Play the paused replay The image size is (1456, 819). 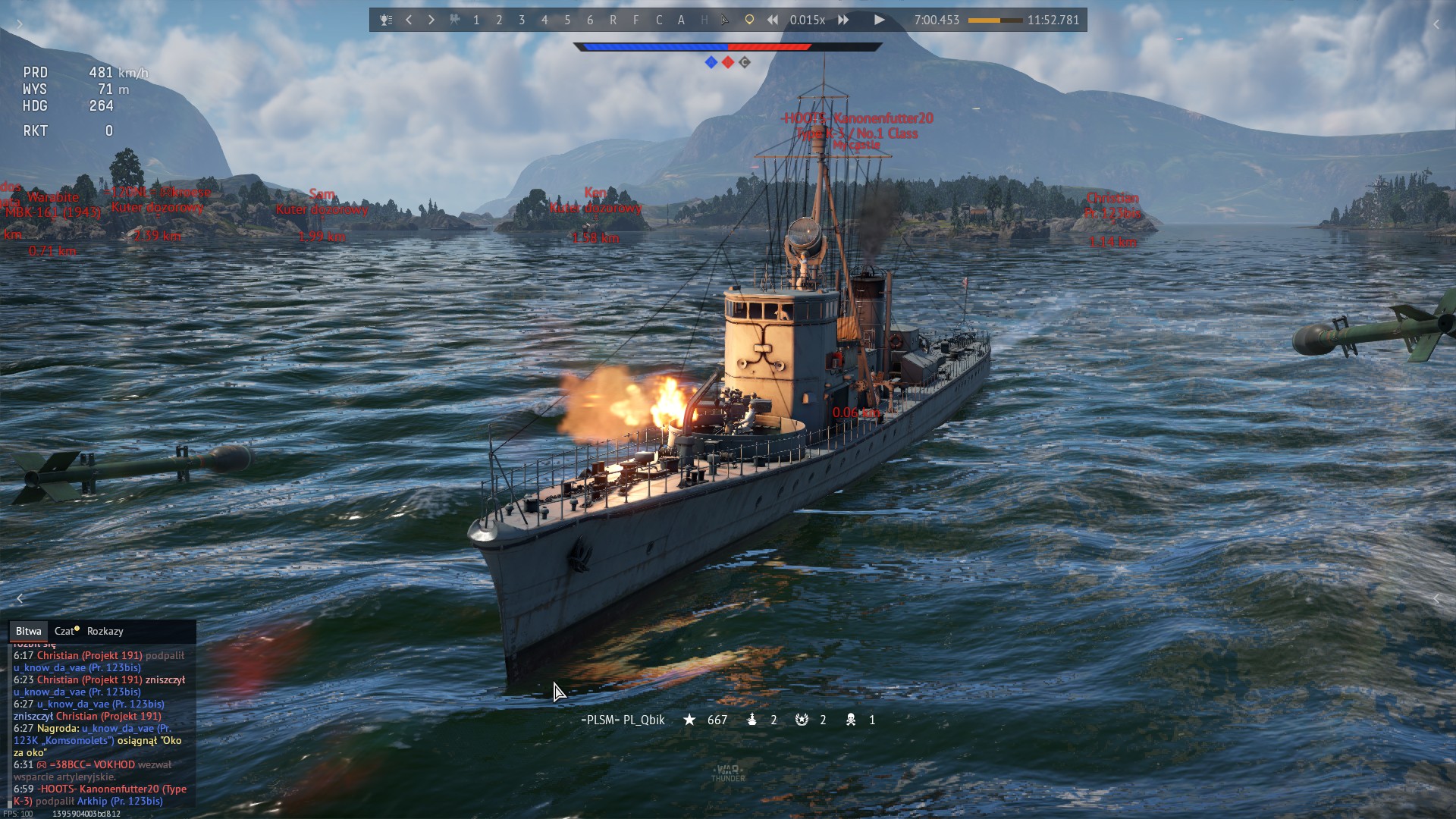[879, 20]
